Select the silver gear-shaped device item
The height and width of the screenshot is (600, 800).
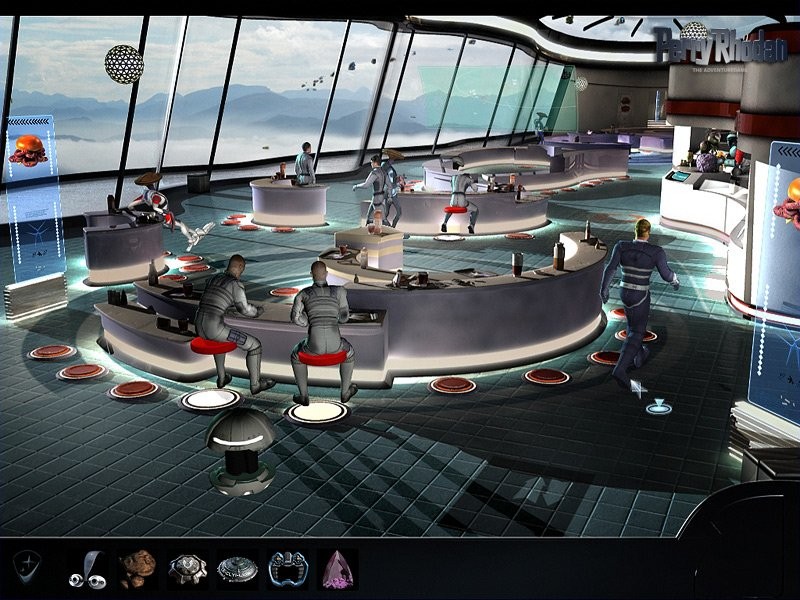click(187, 569)
